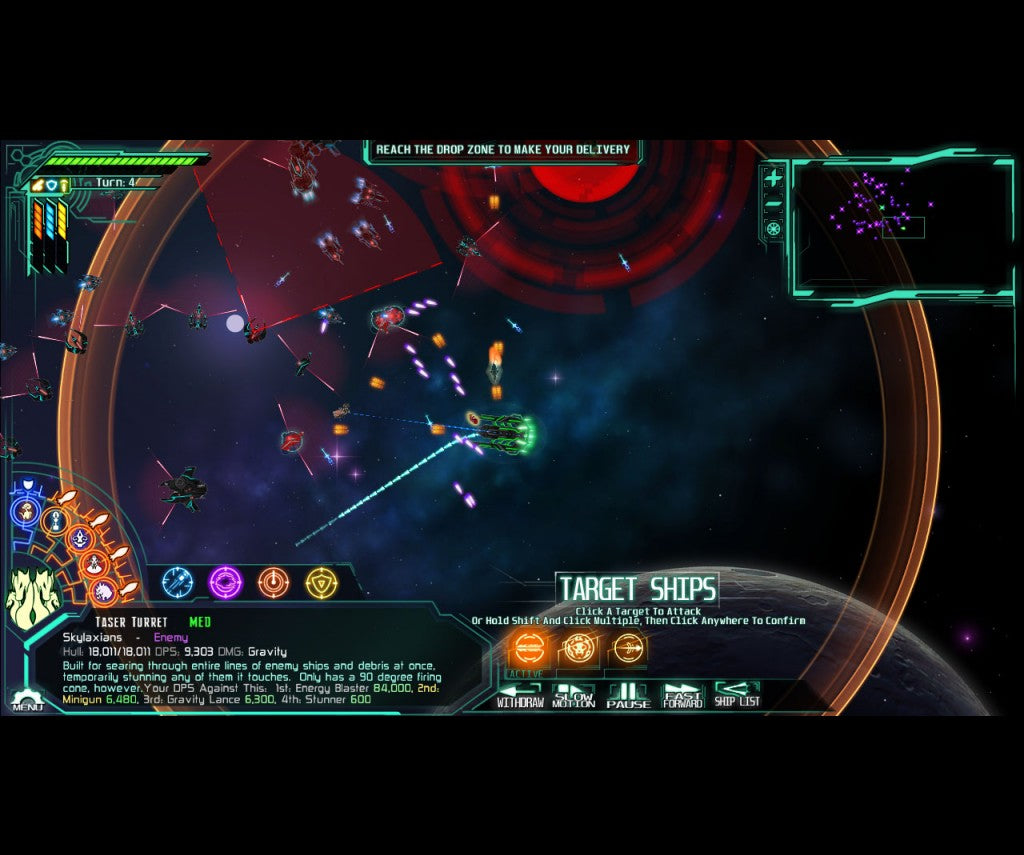Zoom in with the minimap plus button
Screen dimensions: 1024x855
[773, 179]
